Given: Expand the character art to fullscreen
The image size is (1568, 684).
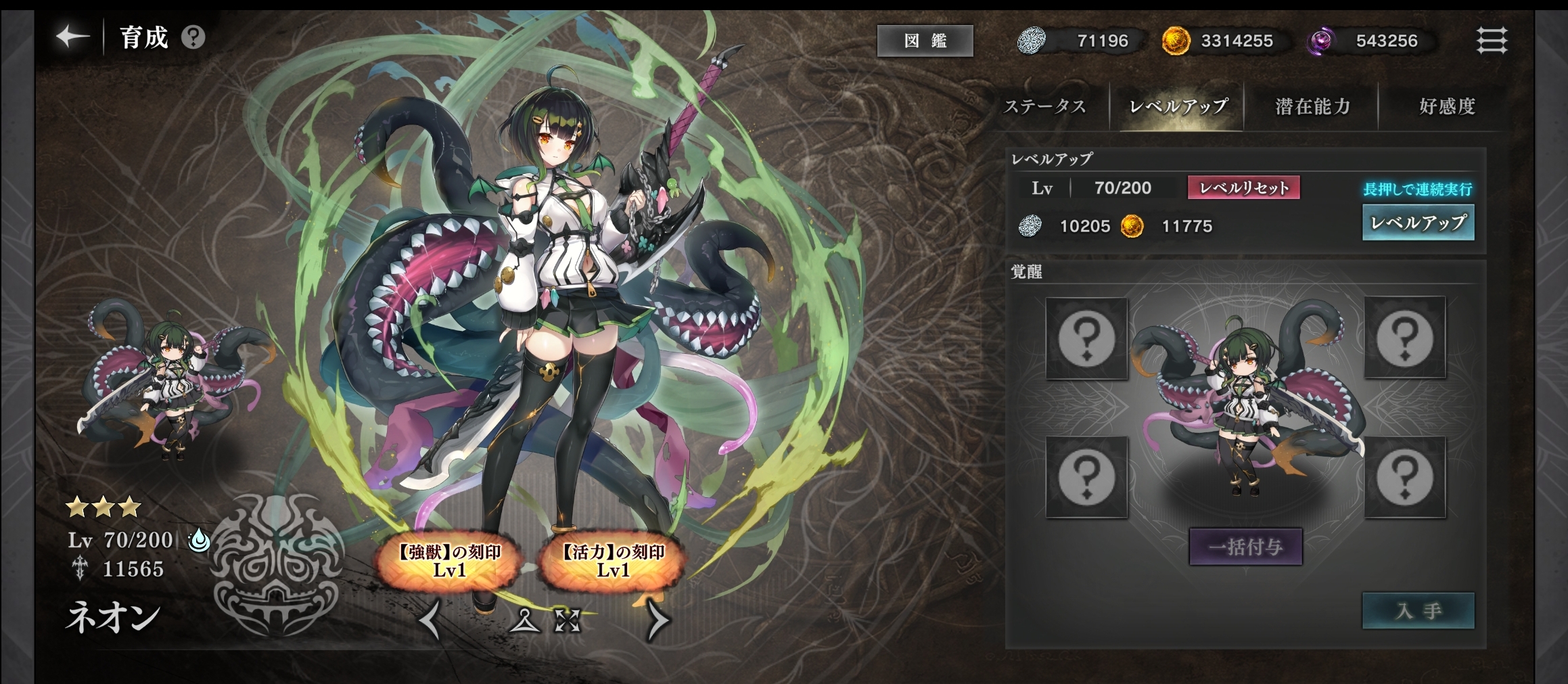Looking at the screenshot, I should pos(568,620).
